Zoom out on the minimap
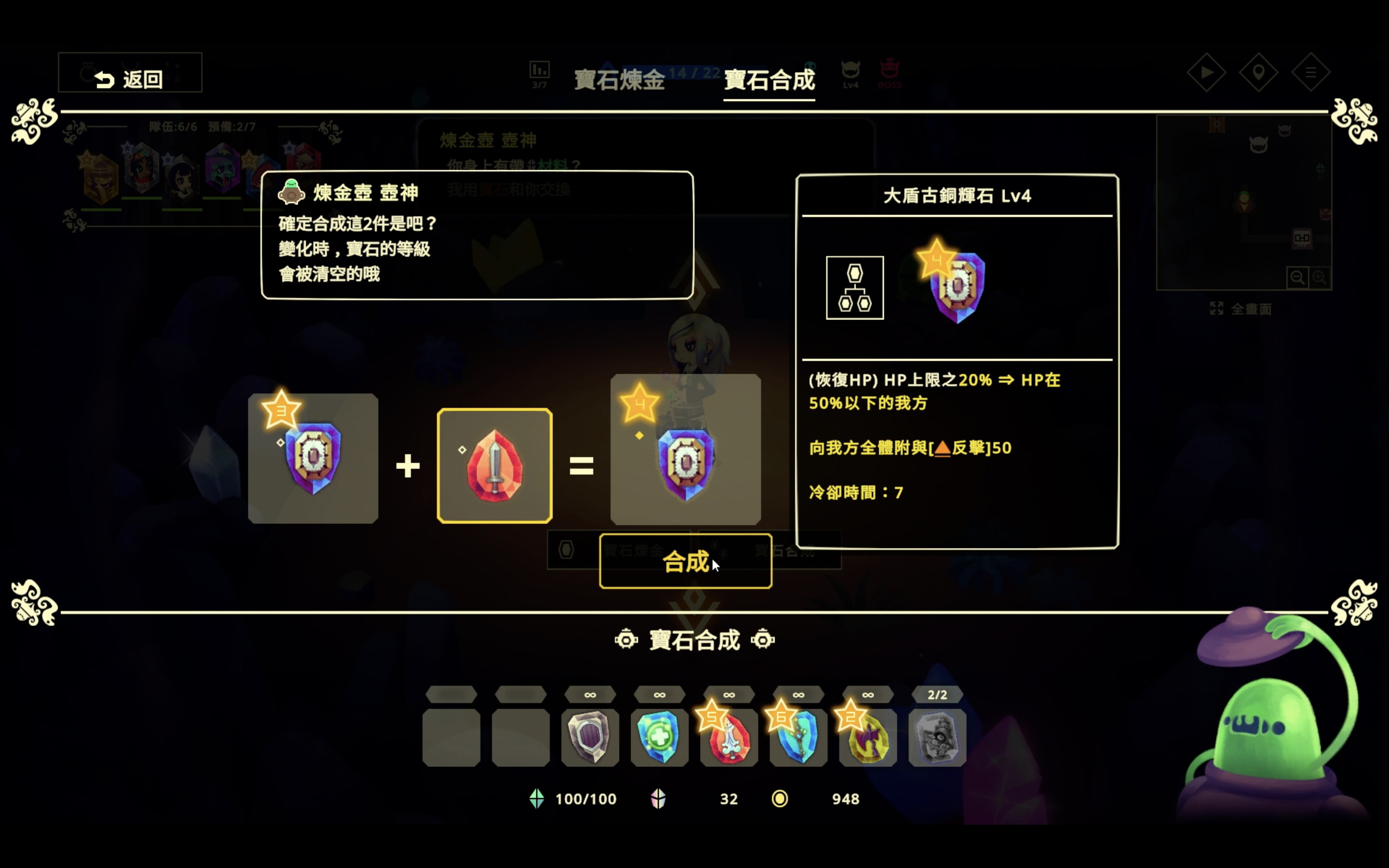The height and width of the screenshot is (868, 1389). click(1298, 277)
